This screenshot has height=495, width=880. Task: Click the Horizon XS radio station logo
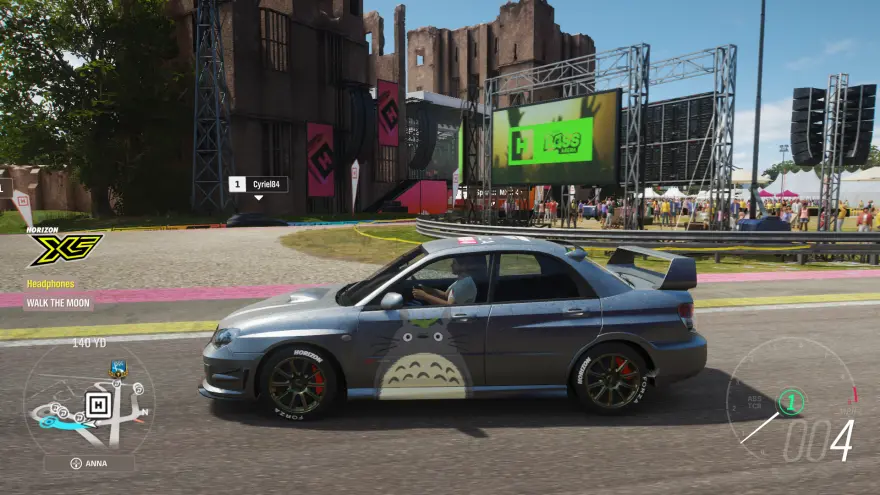(65, 249)
